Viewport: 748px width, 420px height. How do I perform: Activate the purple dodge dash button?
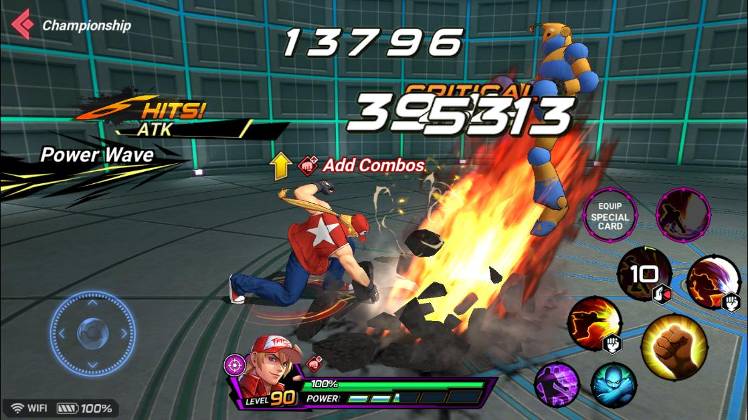click(x=553, y=384)
